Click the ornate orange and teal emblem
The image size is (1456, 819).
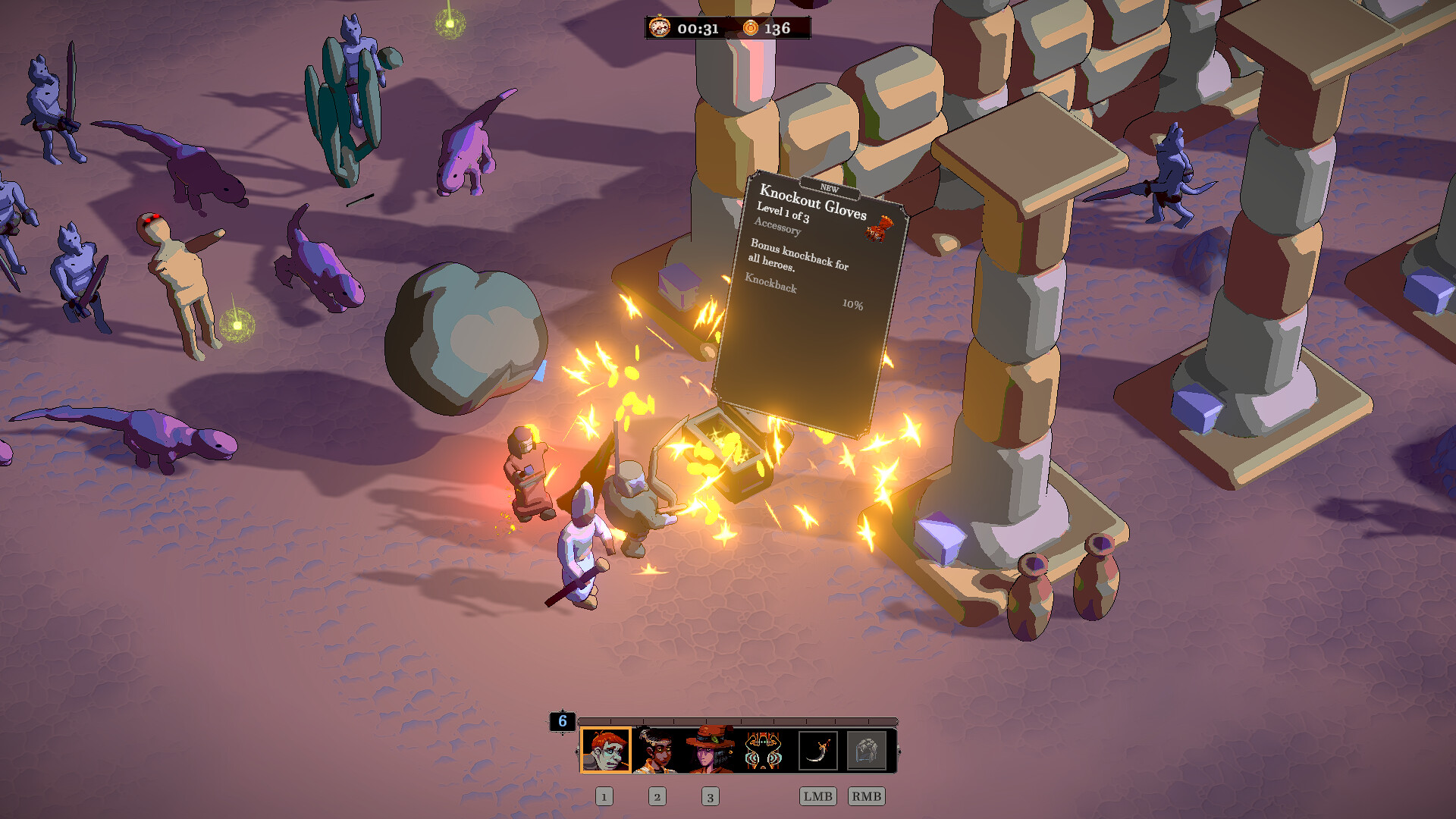764,750
